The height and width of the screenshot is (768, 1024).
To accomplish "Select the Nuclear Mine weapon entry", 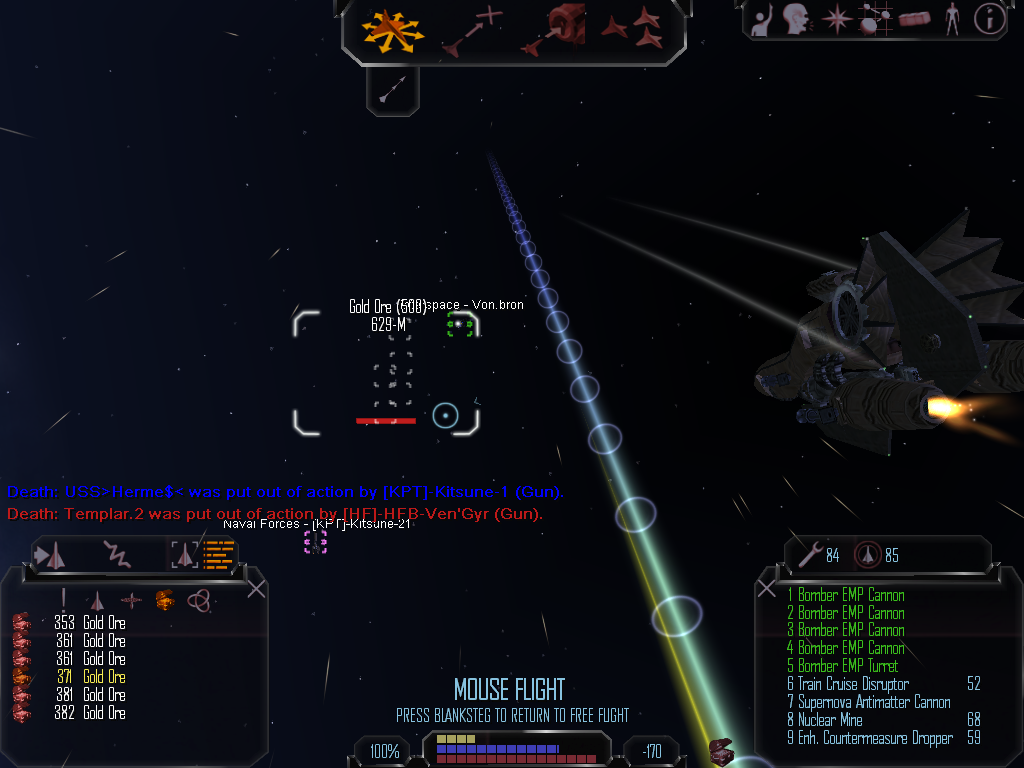I will (x=830, y=720).
